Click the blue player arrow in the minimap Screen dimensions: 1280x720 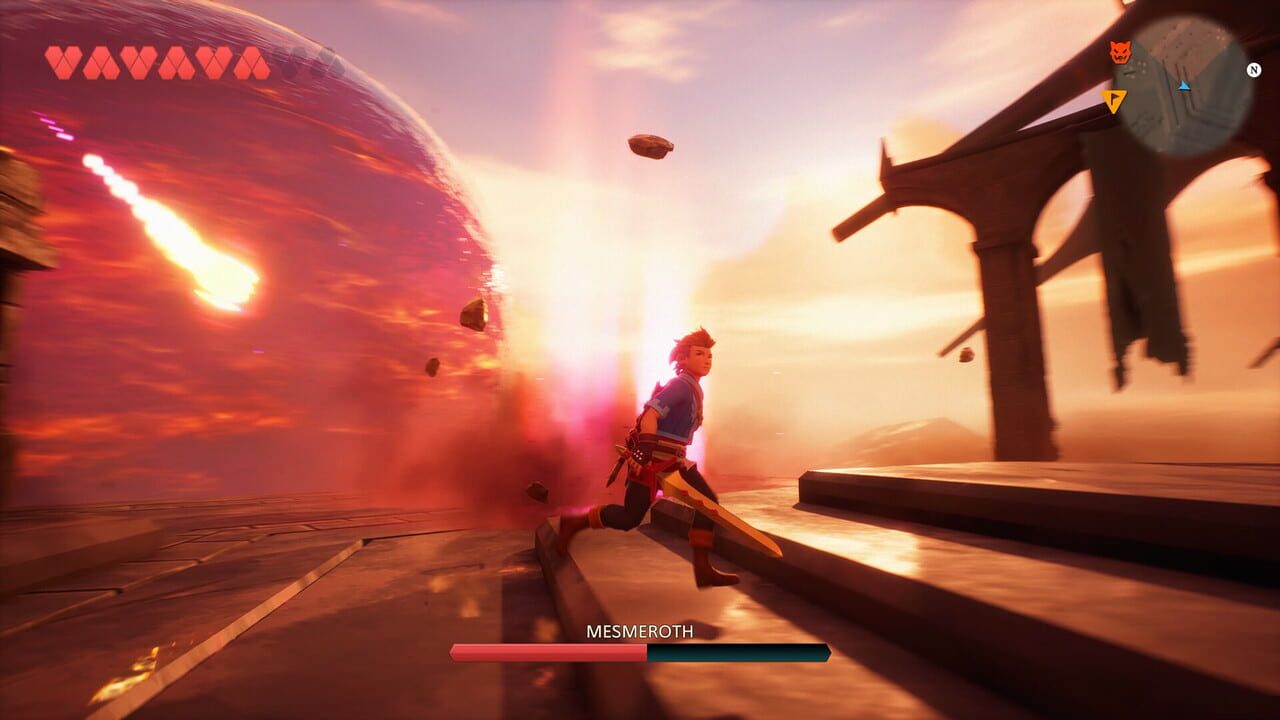click(1184, 86)
